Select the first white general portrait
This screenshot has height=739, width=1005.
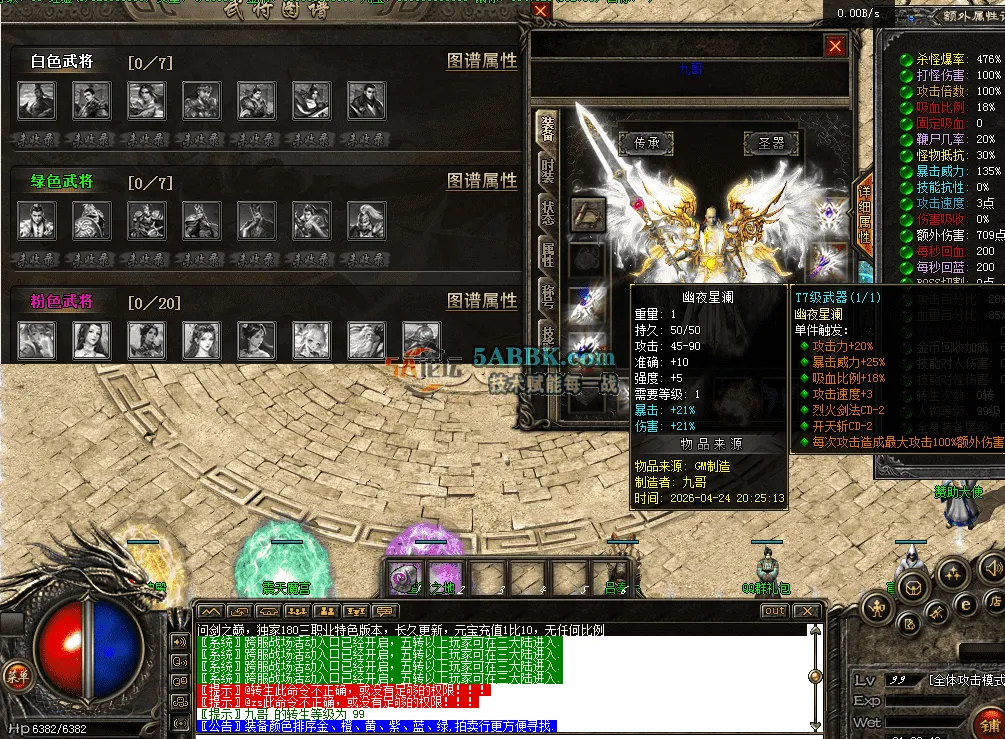37,100
